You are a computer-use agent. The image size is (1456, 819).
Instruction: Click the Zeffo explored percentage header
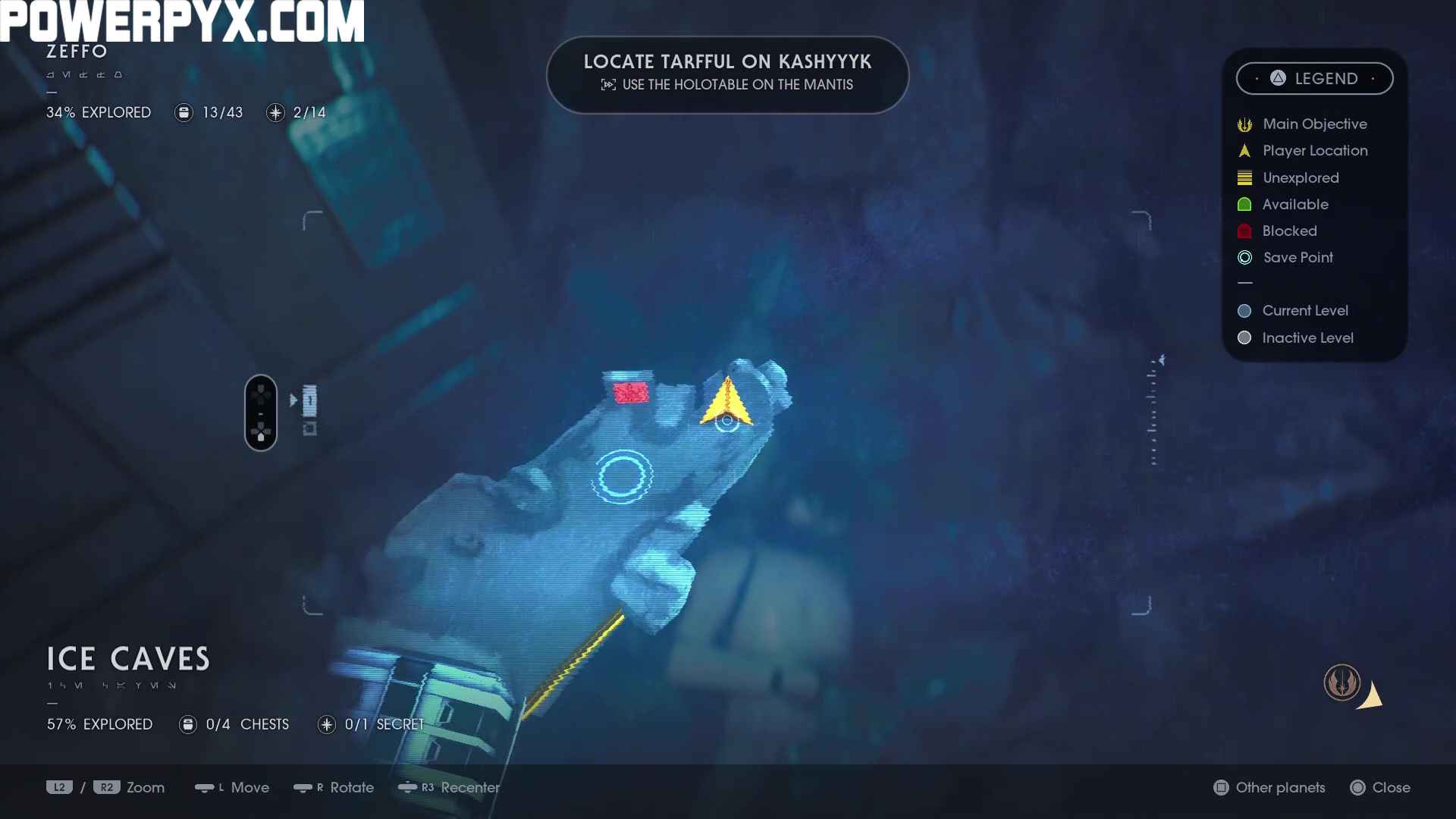click(x=99, y=113)
